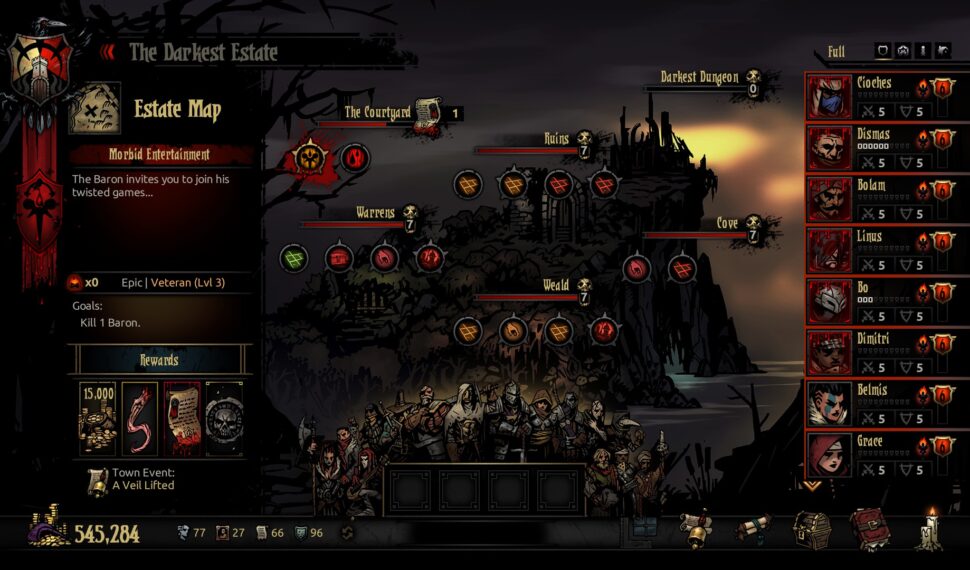The image size is (970, 570).
Task: Pick Belmis from the roster list
Action: pos(828,405)
